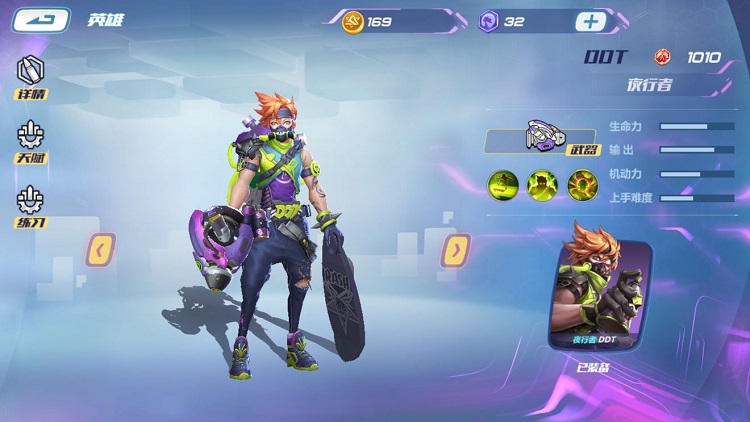The image size is (750, 422).
Task: Click the purple gem currency icon
Action: pyautogui.click(x=489, y=21)
